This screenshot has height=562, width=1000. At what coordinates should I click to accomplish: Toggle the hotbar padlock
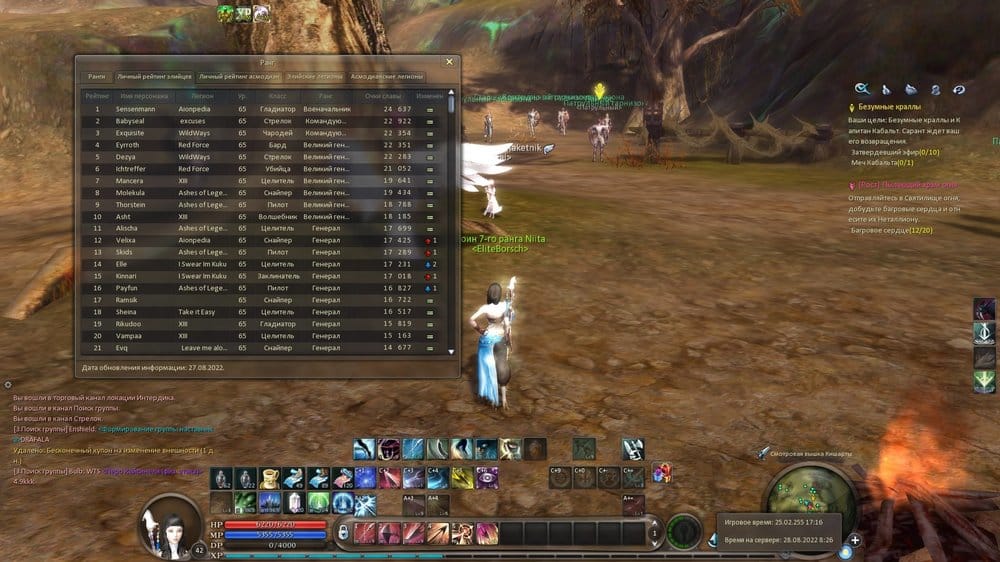343,532
